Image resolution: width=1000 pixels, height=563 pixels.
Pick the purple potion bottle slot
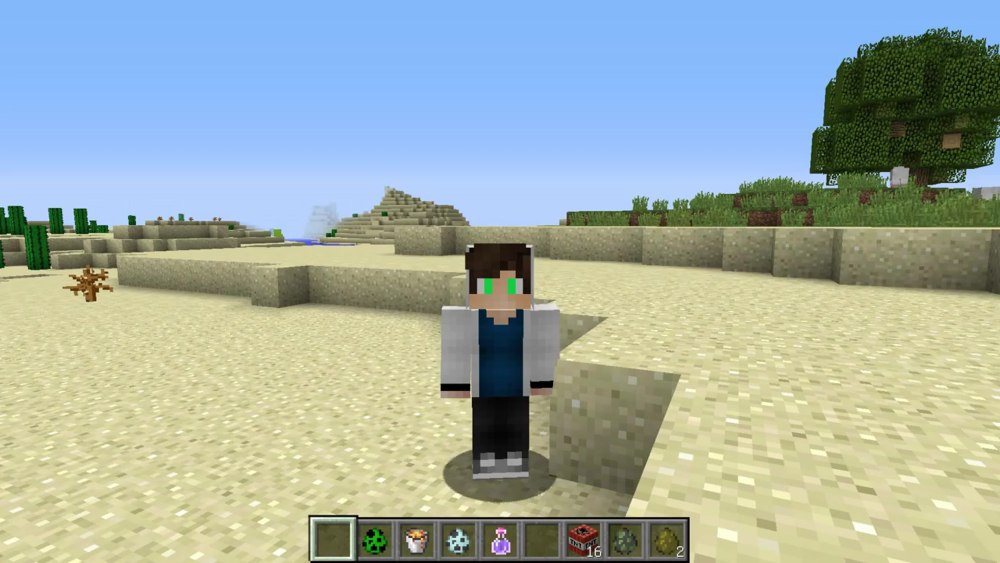[x=499, y=540]
